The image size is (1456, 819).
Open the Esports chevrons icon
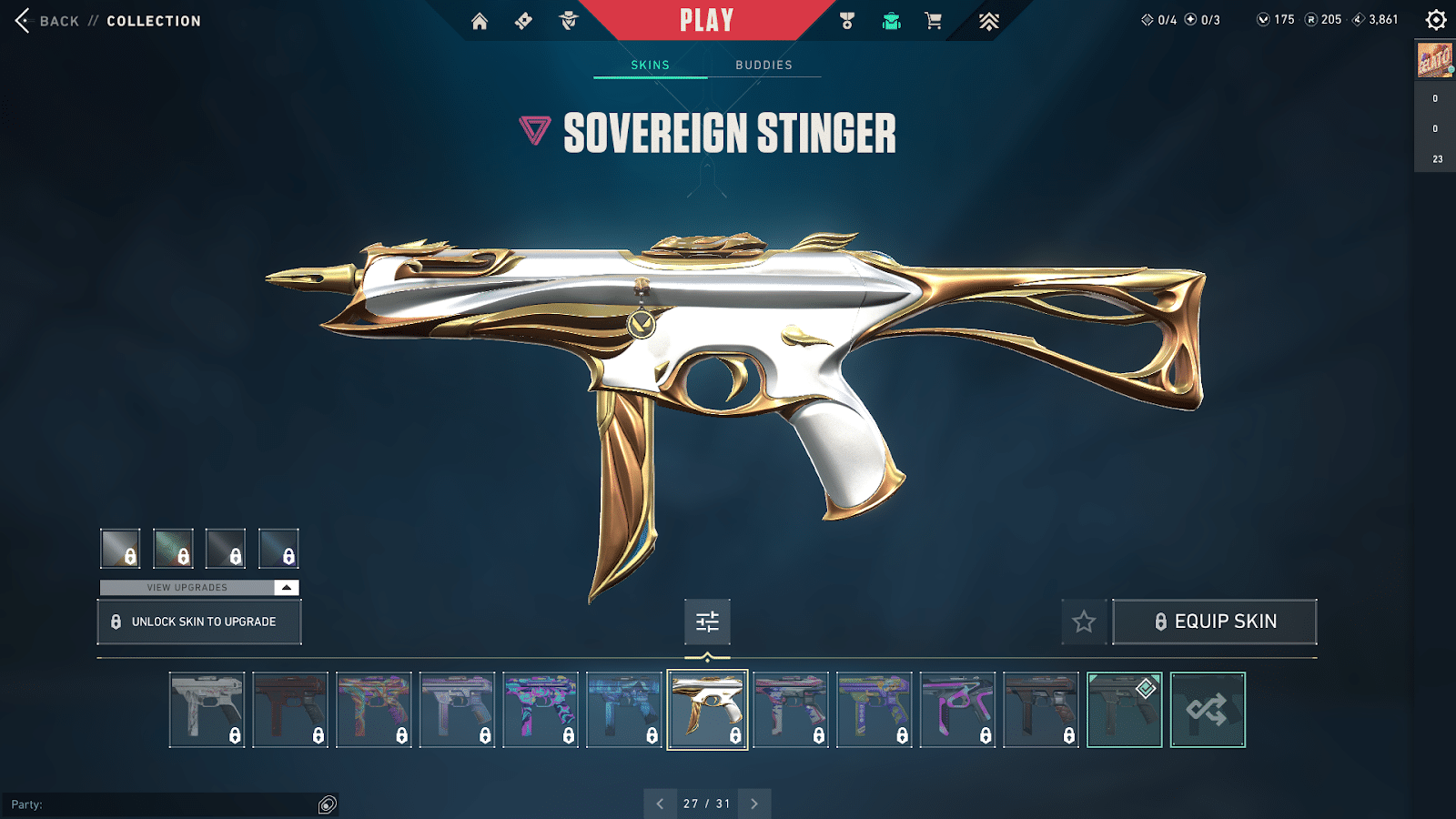(990, 19)
